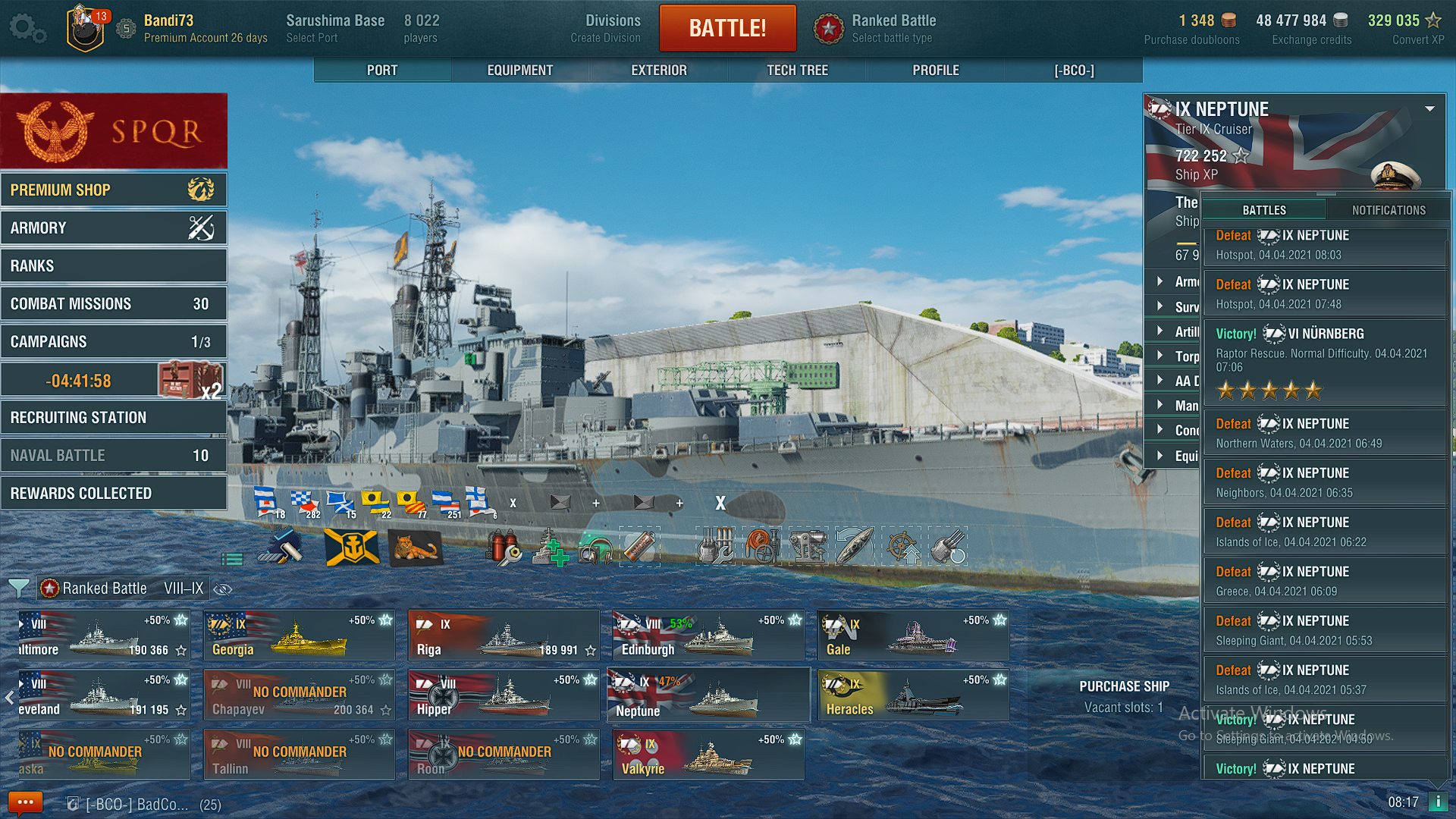
Task: Open the settings gear menu
Action: pos(27,29)
